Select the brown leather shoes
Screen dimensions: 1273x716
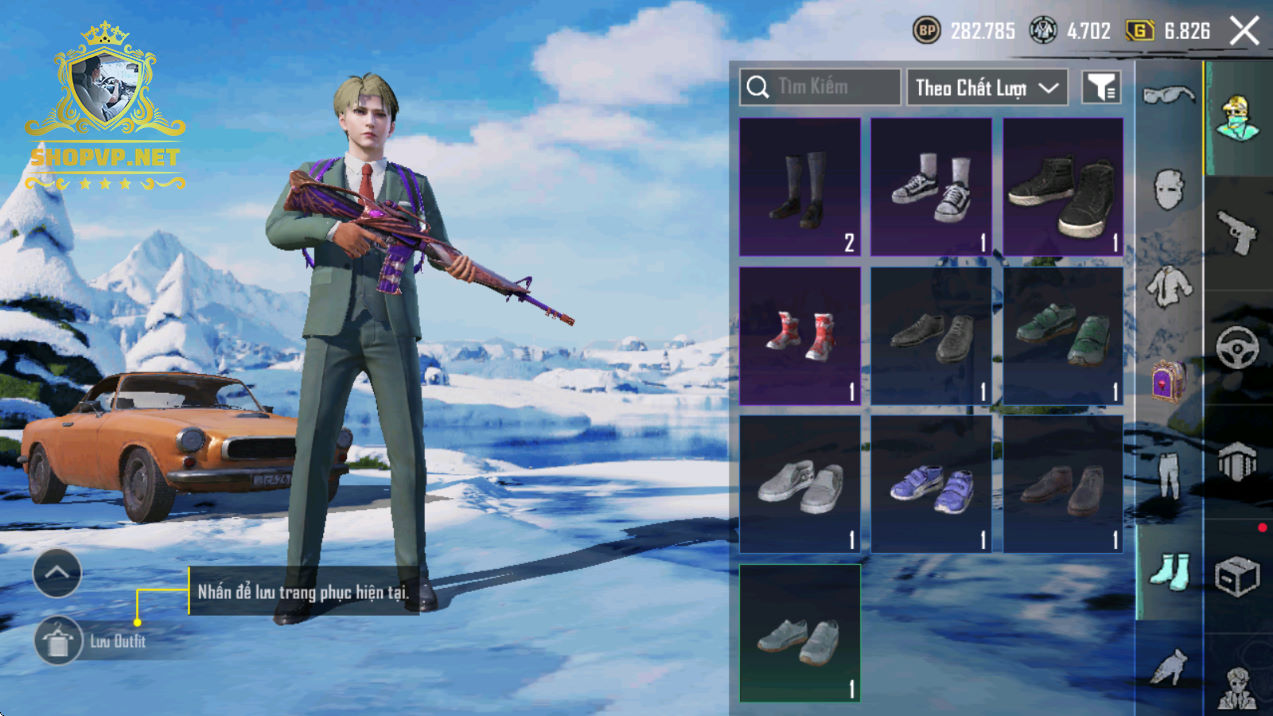tap(1062, 483)
